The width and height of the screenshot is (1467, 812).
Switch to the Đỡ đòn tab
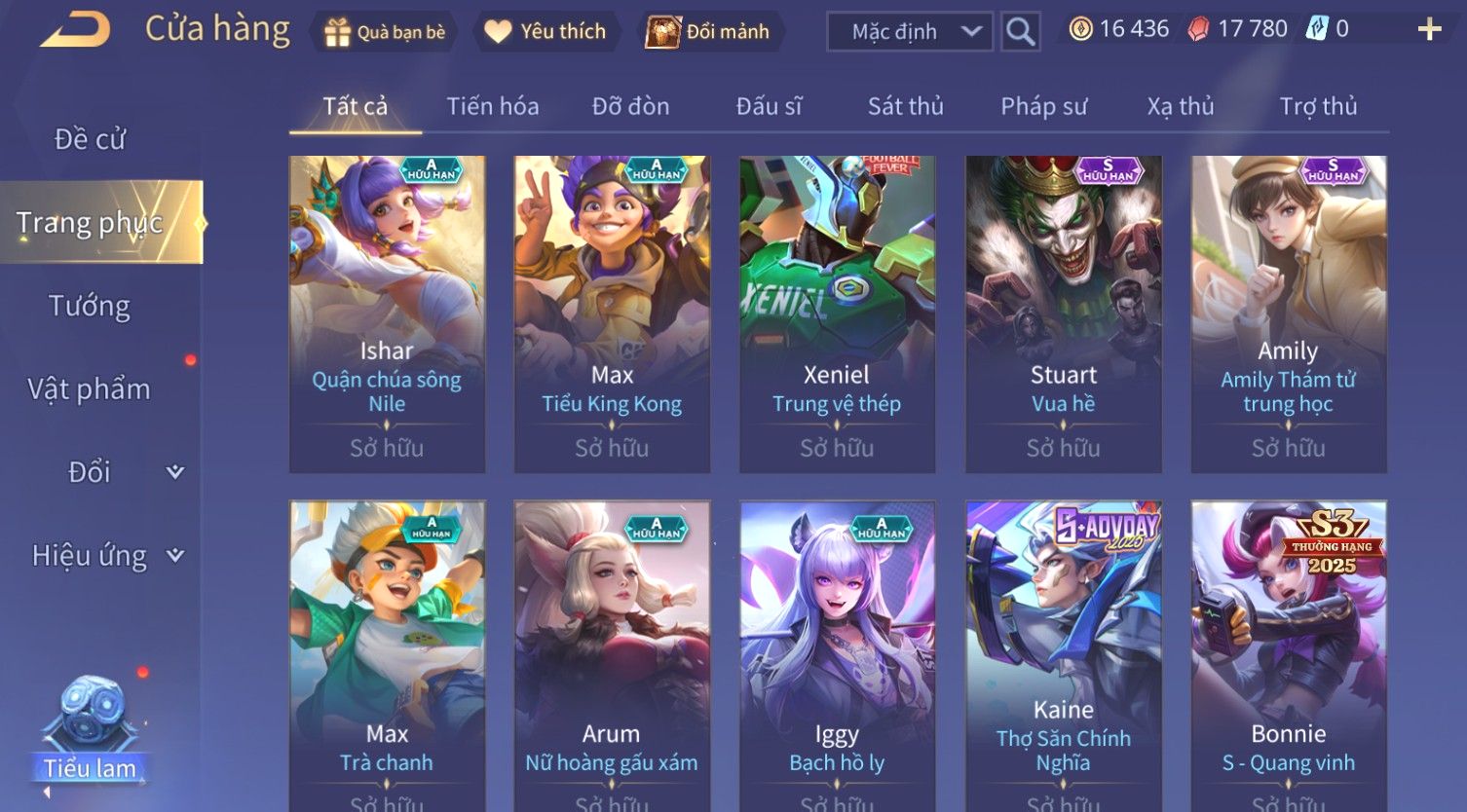(630, 106)
